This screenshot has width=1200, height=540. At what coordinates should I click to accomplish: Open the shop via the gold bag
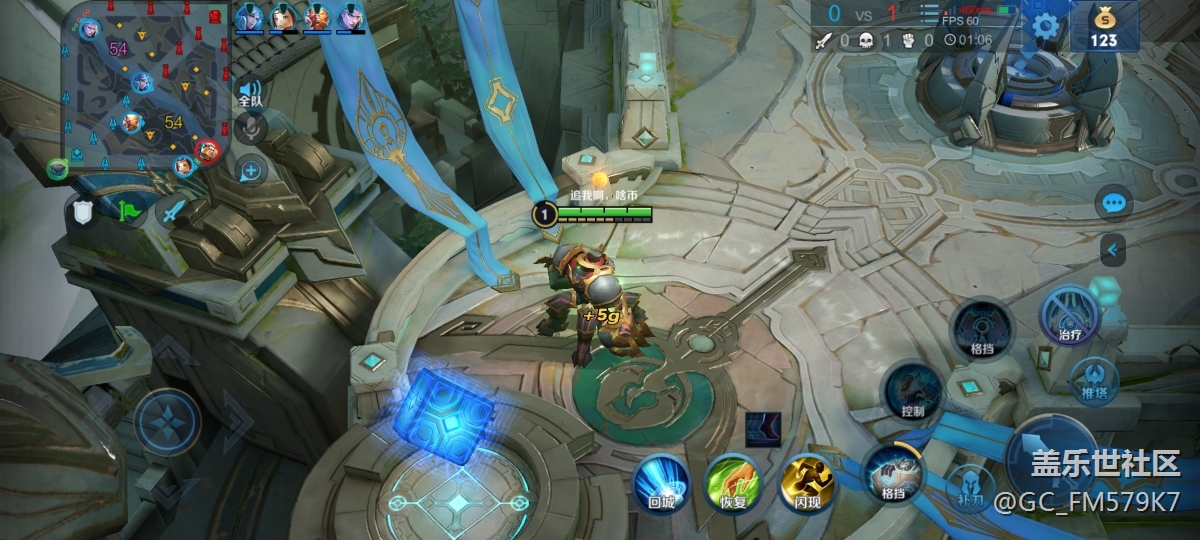tap(1104, 25)
